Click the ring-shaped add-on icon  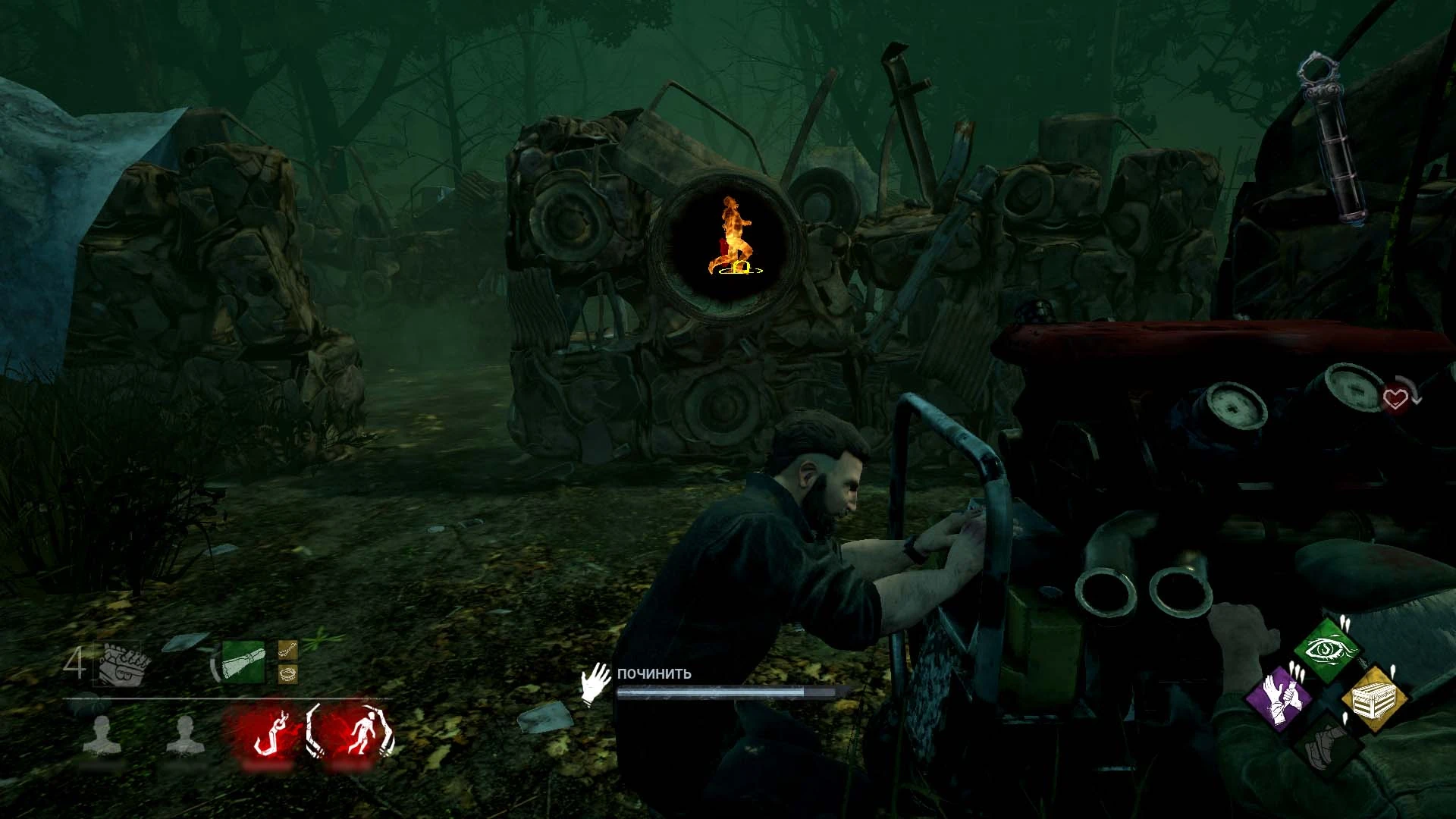coord(287,673)
